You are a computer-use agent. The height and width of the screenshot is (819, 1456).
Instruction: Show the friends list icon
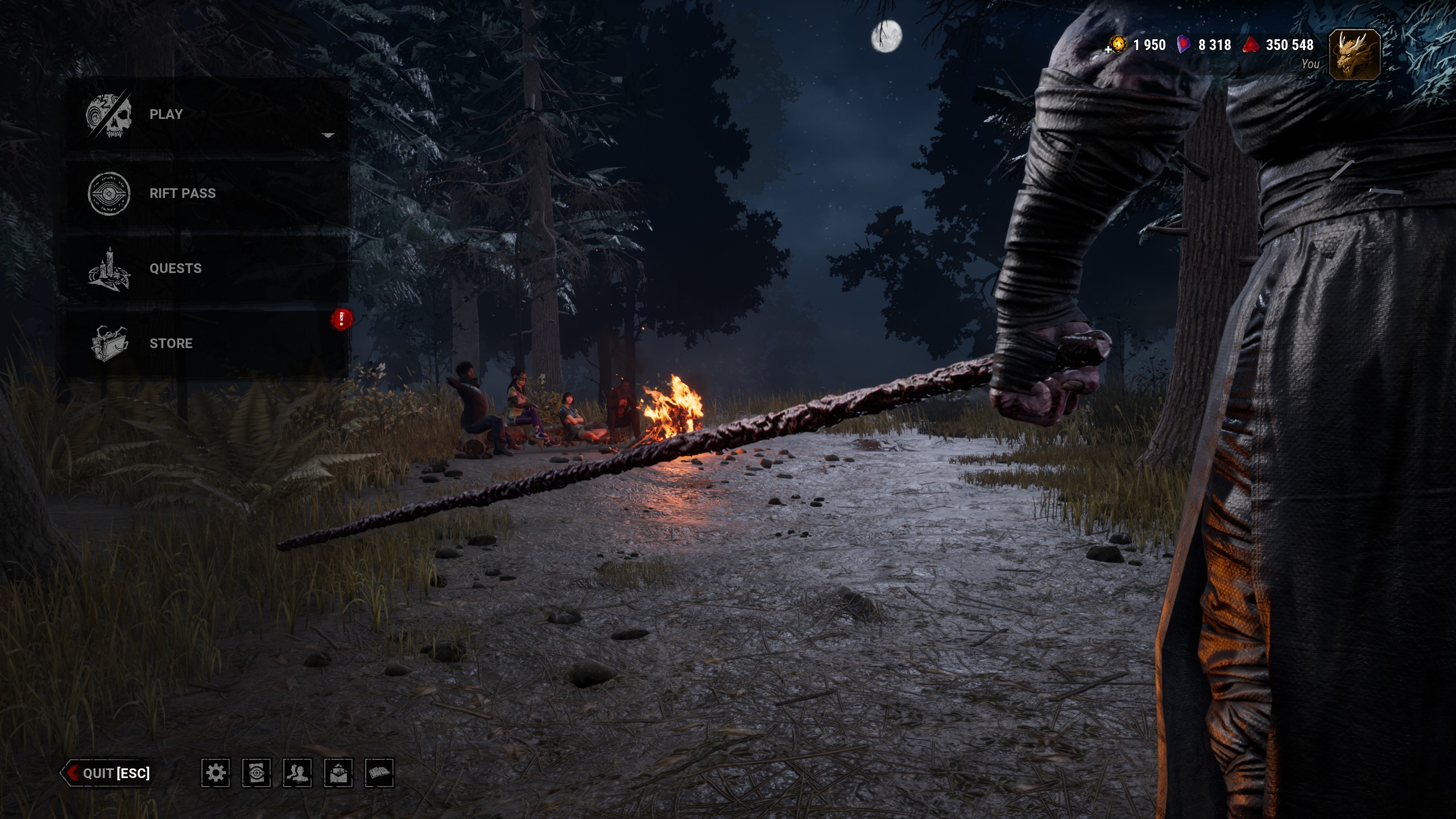coord(297,773)
